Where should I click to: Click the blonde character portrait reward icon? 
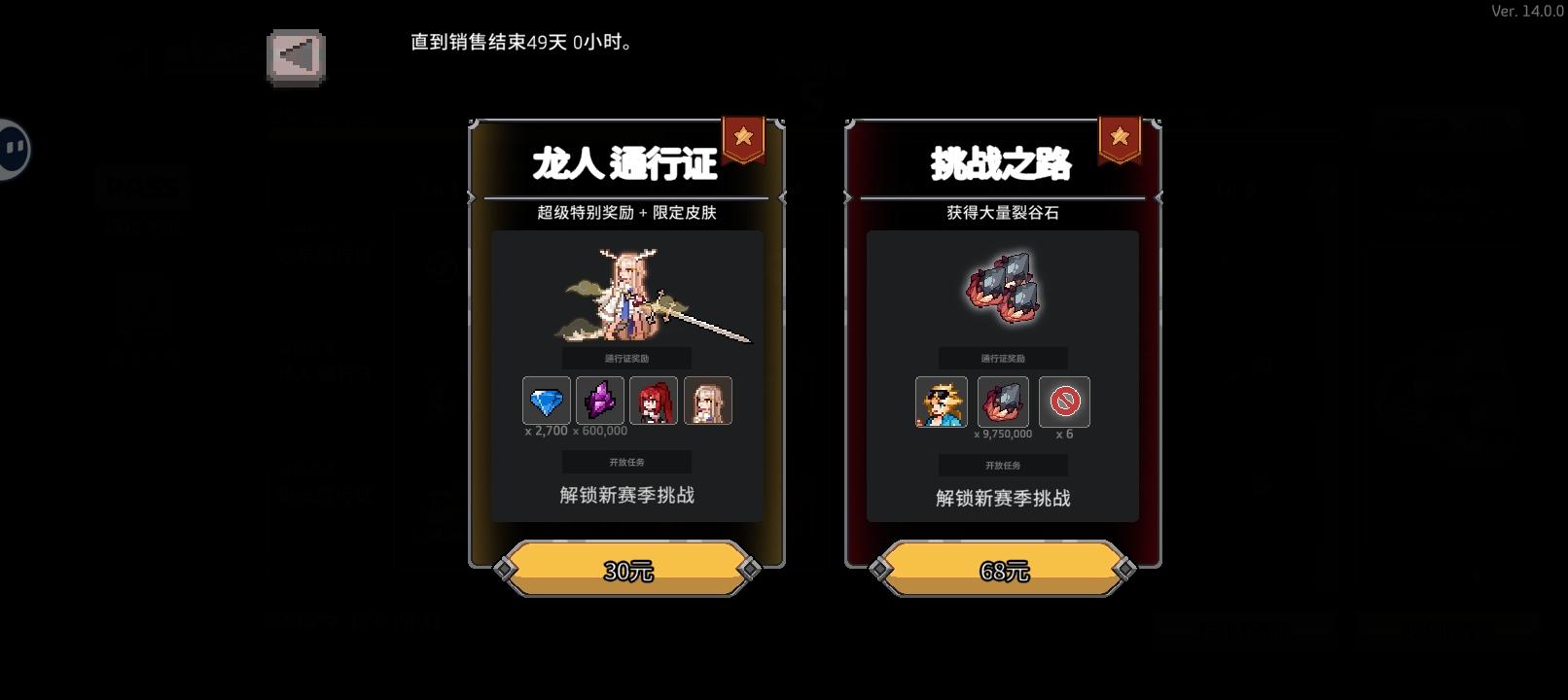click(x=707, y=401)
